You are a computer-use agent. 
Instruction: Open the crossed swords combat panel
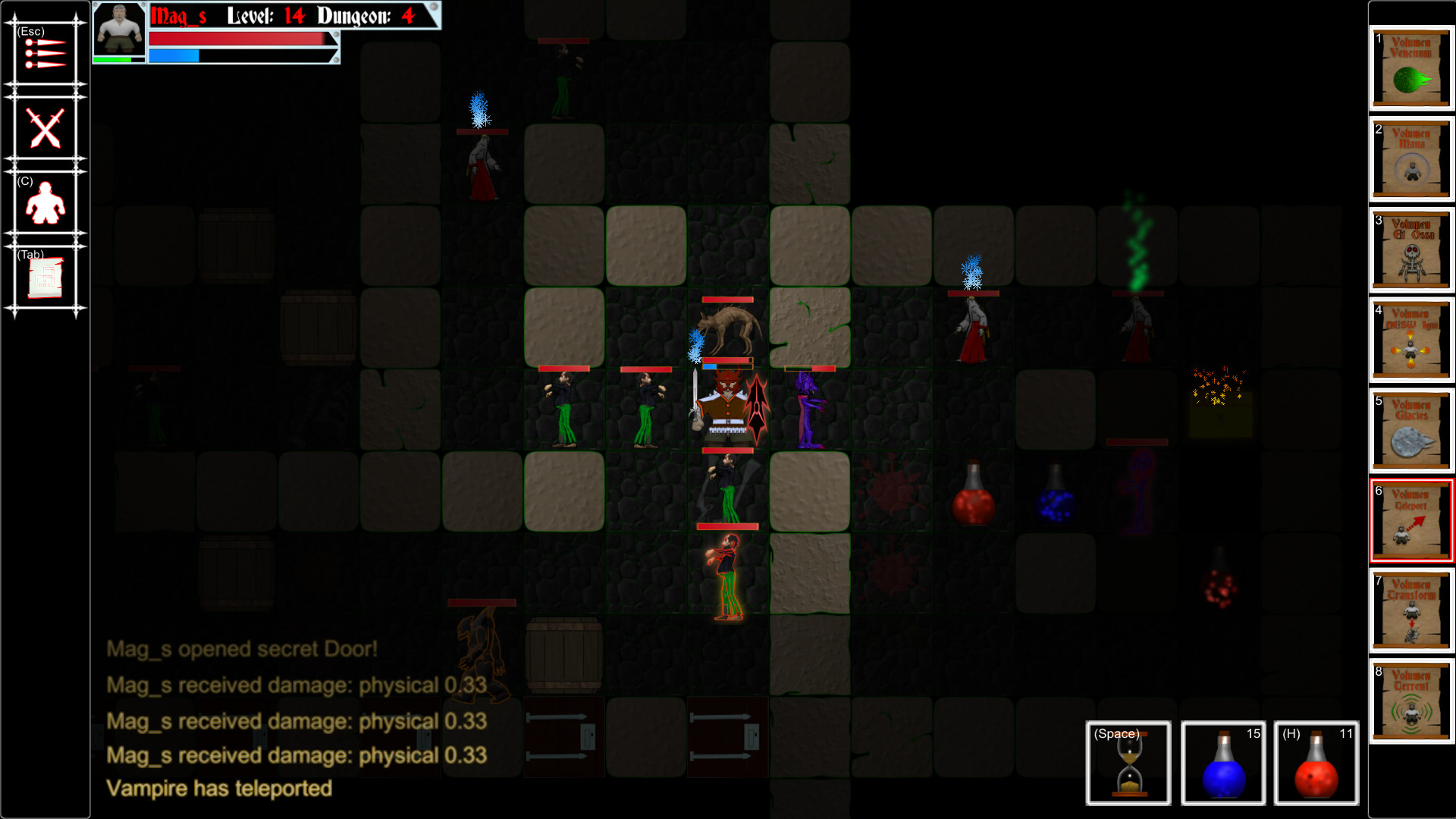44,129
